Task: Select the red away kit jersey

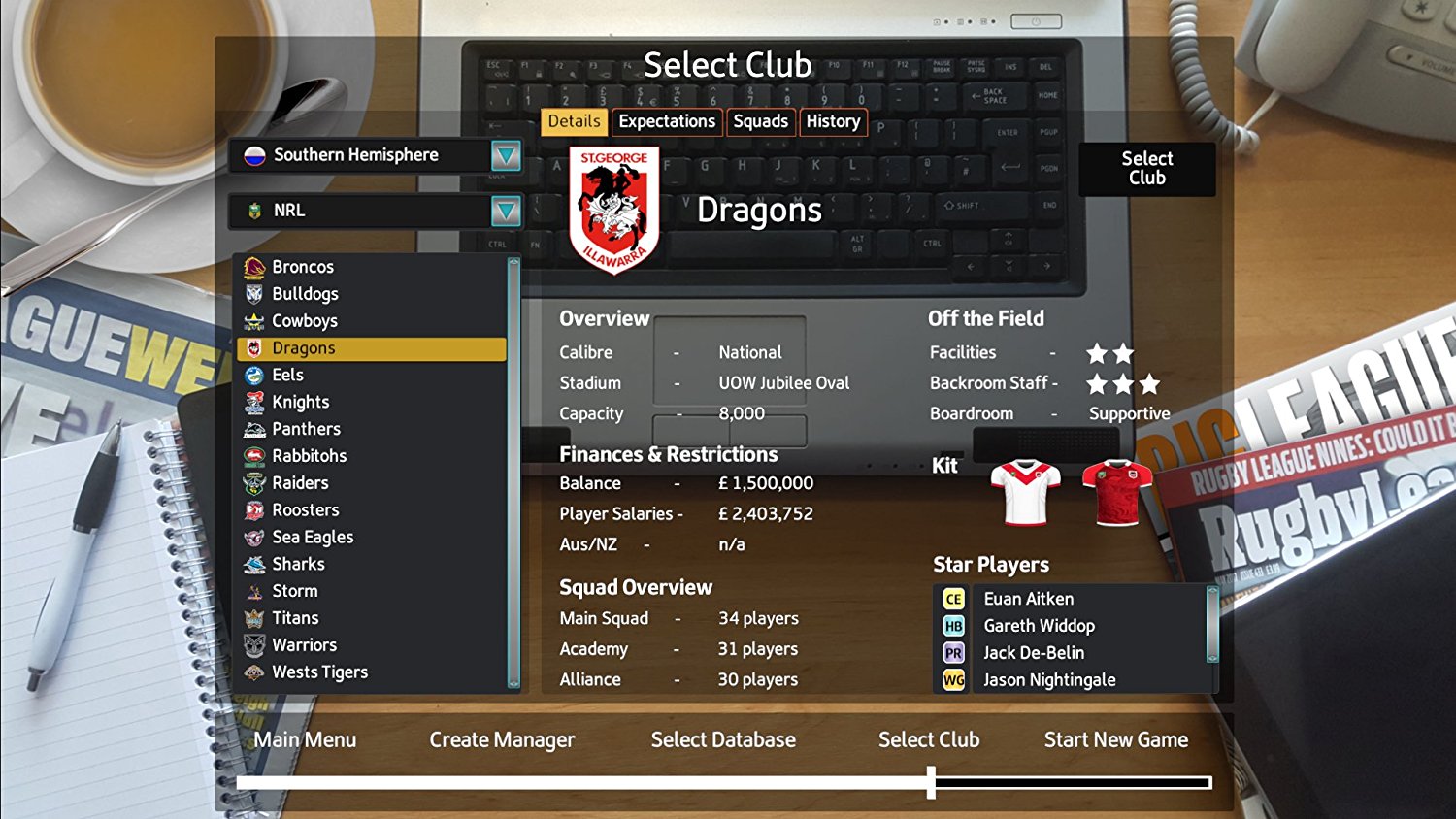Action: [1113, 490]
